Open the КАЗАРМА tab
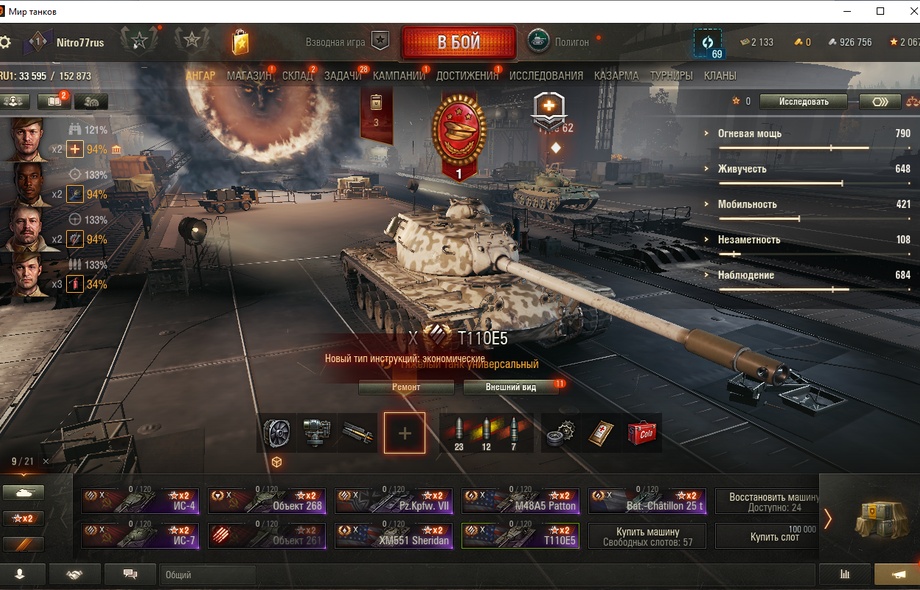920x590 pixels. tap(616, 76)
